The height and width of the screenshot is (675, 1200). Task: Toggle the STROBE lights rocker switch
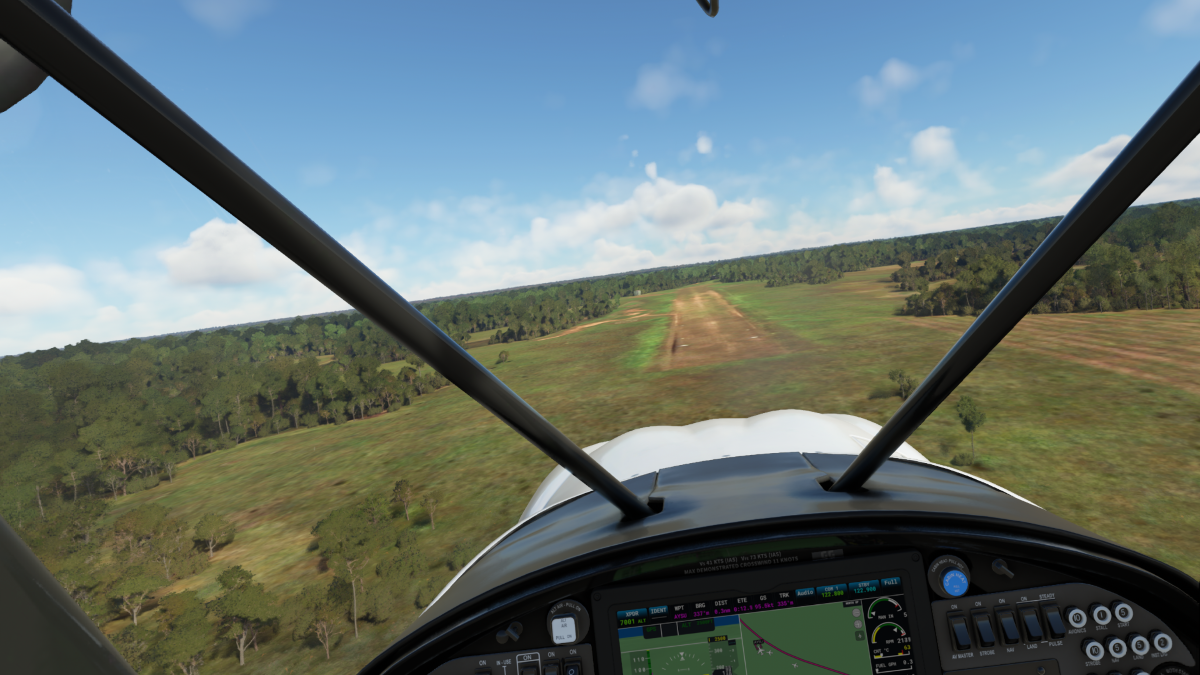[984, 628]
